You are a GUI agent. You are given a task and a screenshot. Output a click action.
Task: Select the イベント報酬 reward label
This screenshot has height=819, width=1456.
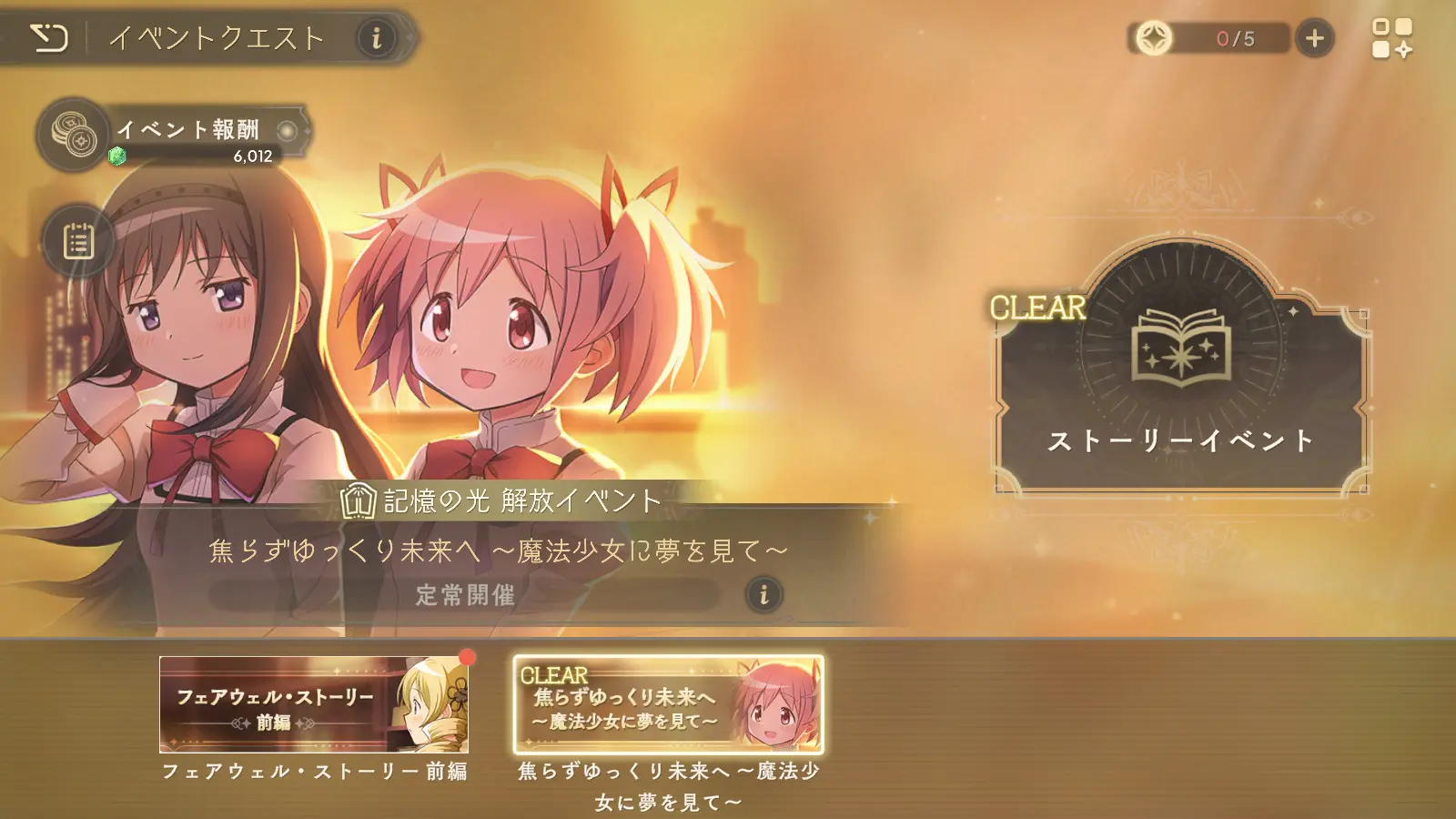tap(189, 129)
